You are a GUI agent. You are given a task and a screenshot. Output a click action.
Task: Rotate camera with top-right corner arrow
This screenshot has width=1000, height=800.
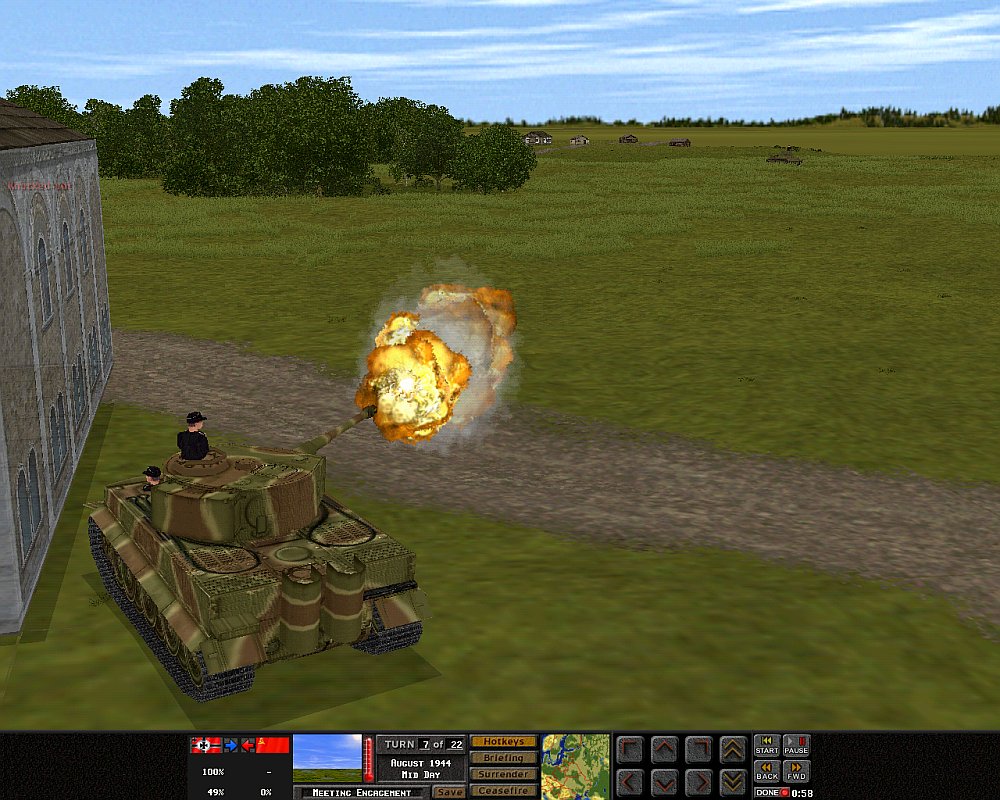[x=699, y=749]
